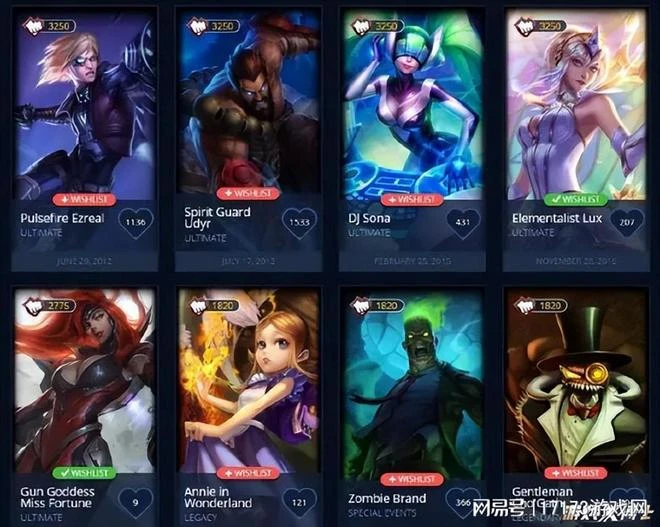The width and height of the screenshot is (660, 527).
Task: Select the Elementalist Lux skin card image
Action: (x=574, y=110)
